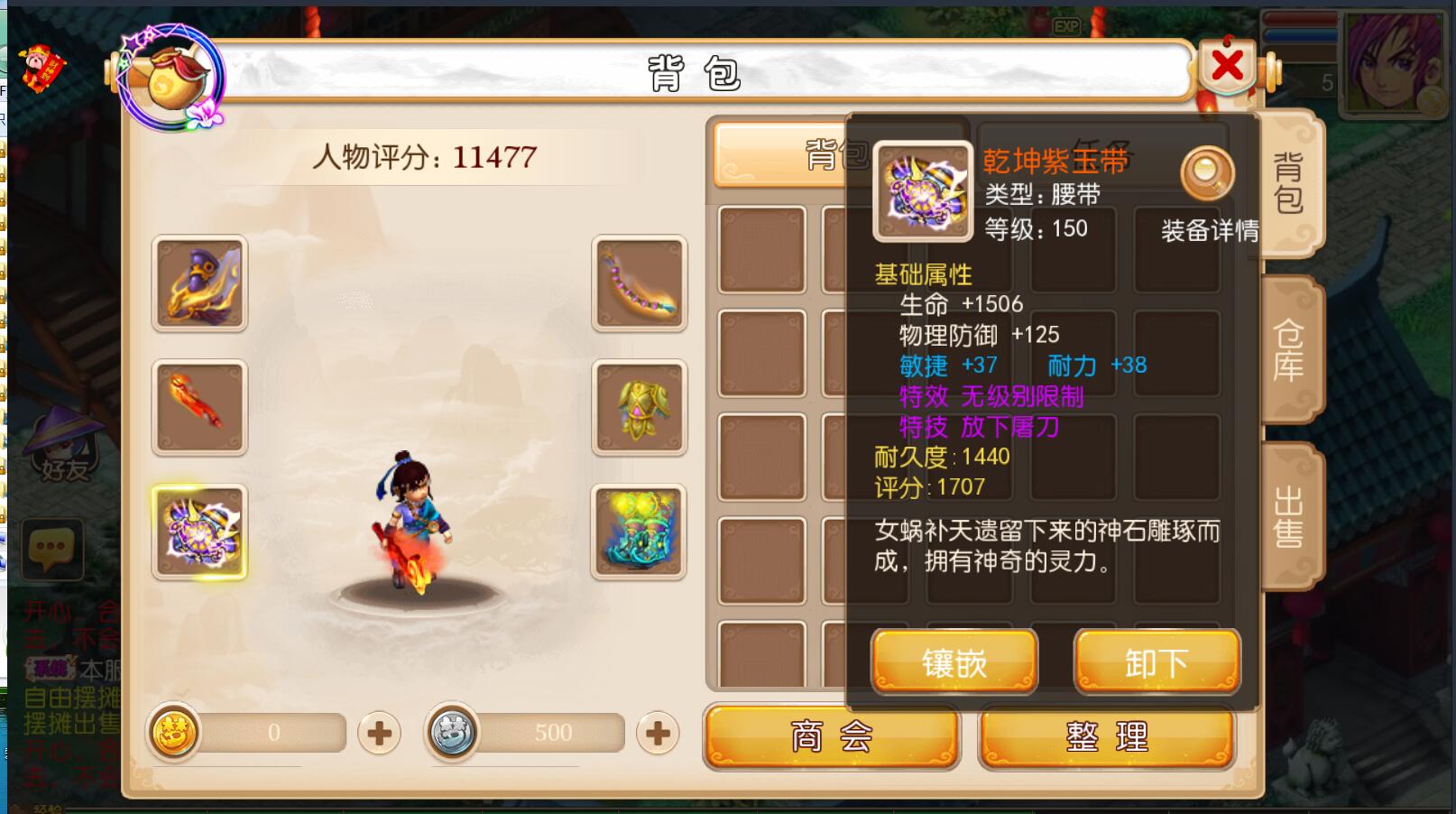Select the golden armor equipment slot
This screenshot has width=1456, height=814.
coord(639,407)
